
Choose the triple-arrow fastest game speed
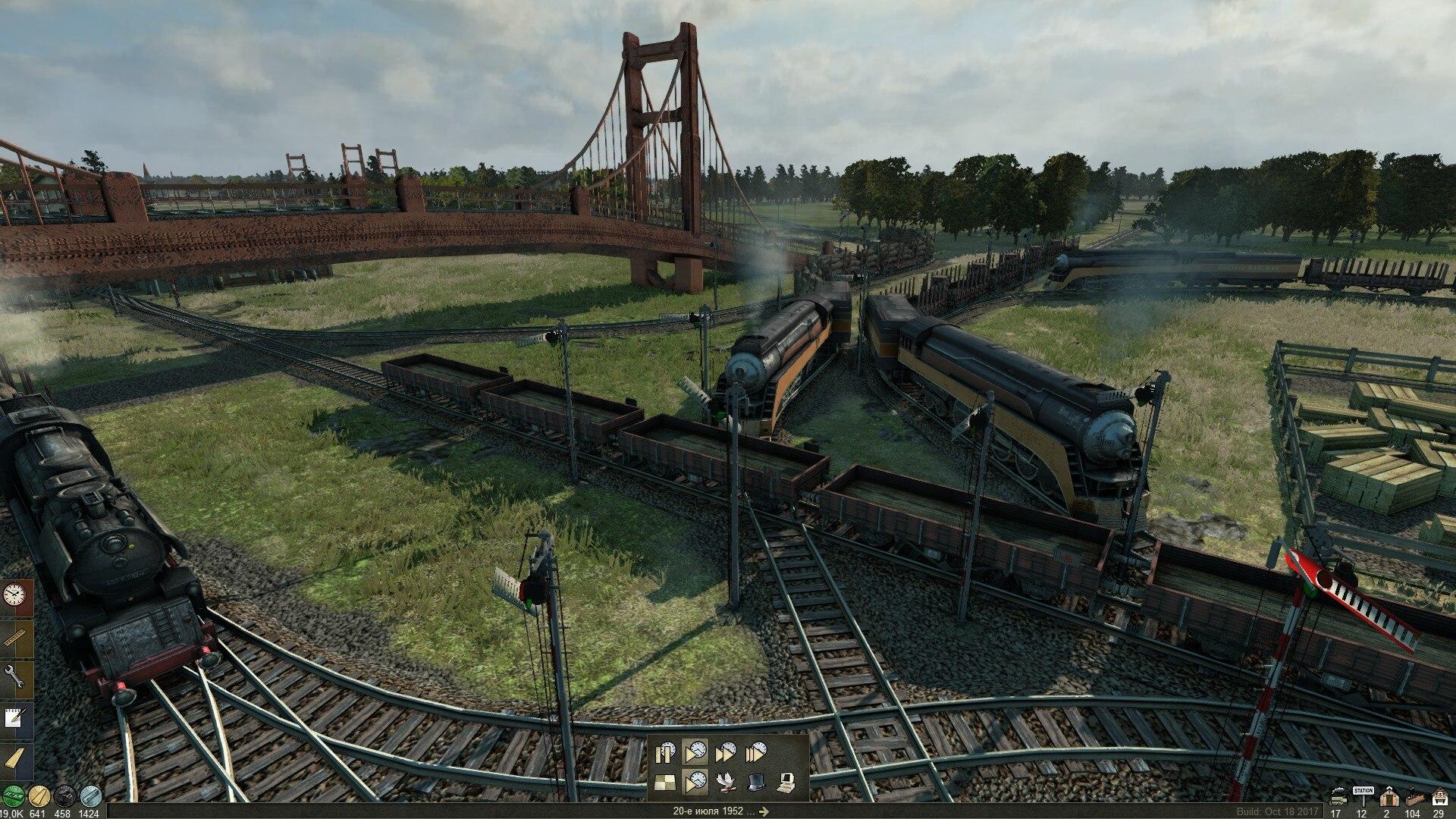click(756, 752)
